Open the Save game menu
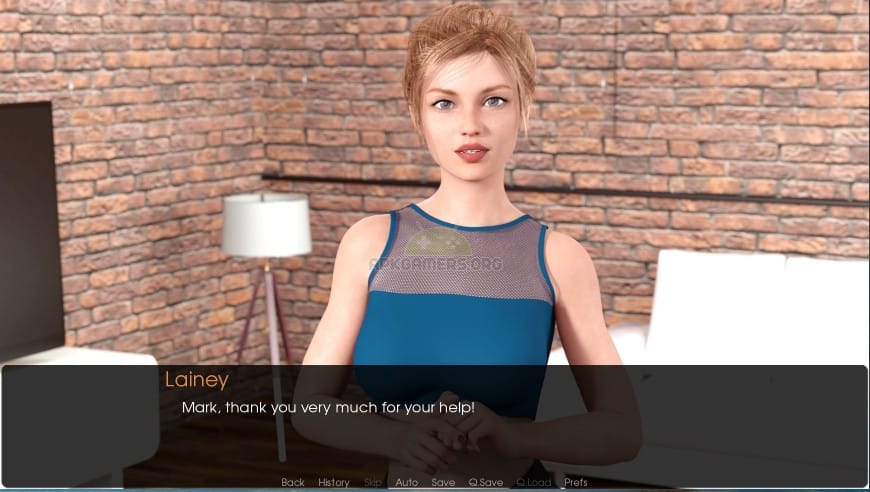Image resolution: width=870 pixels, height=492 pixels. point(443,483)
